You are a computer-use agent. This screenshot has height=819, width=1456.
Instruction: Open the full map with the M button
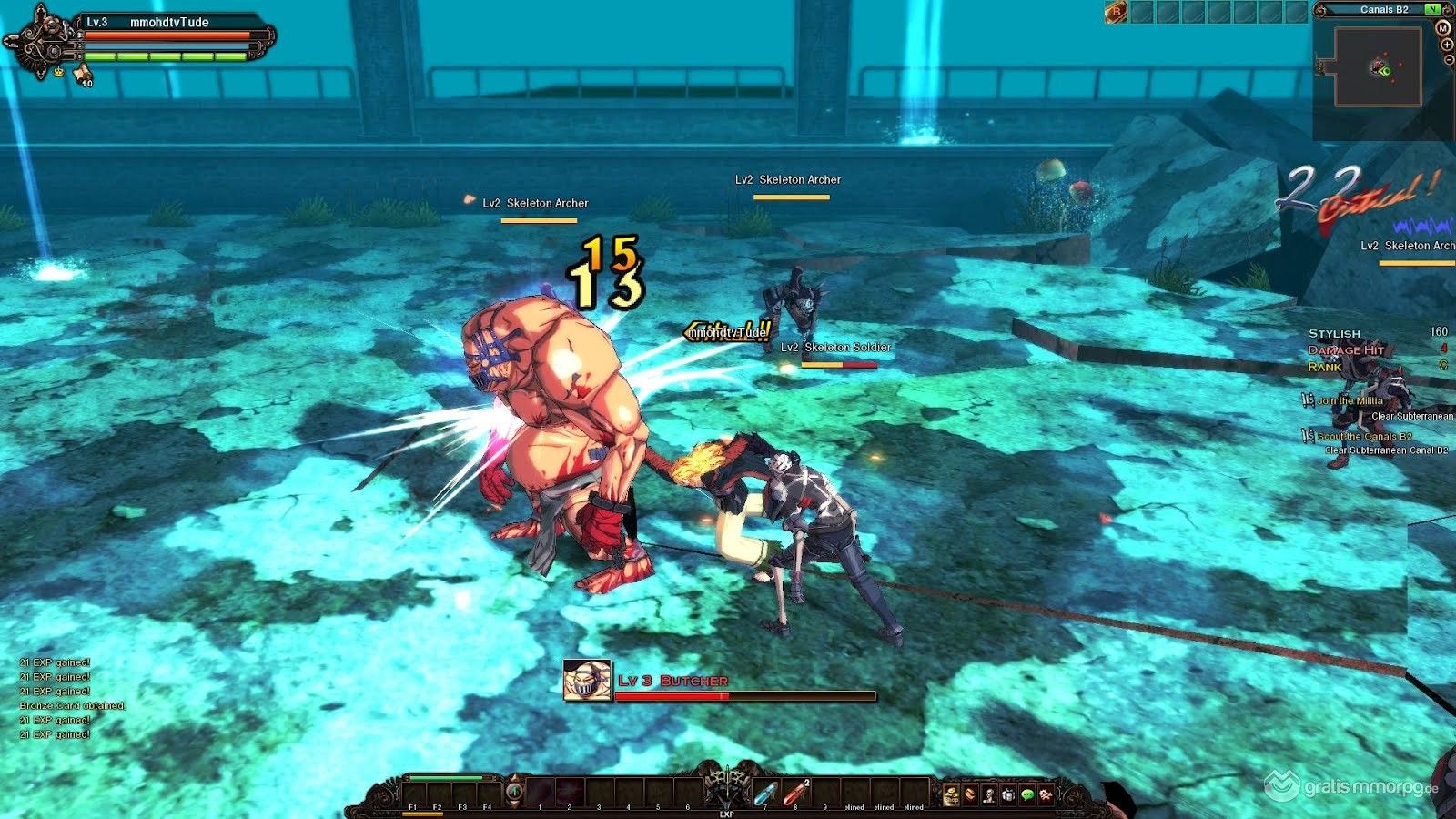click(1442, 28)
